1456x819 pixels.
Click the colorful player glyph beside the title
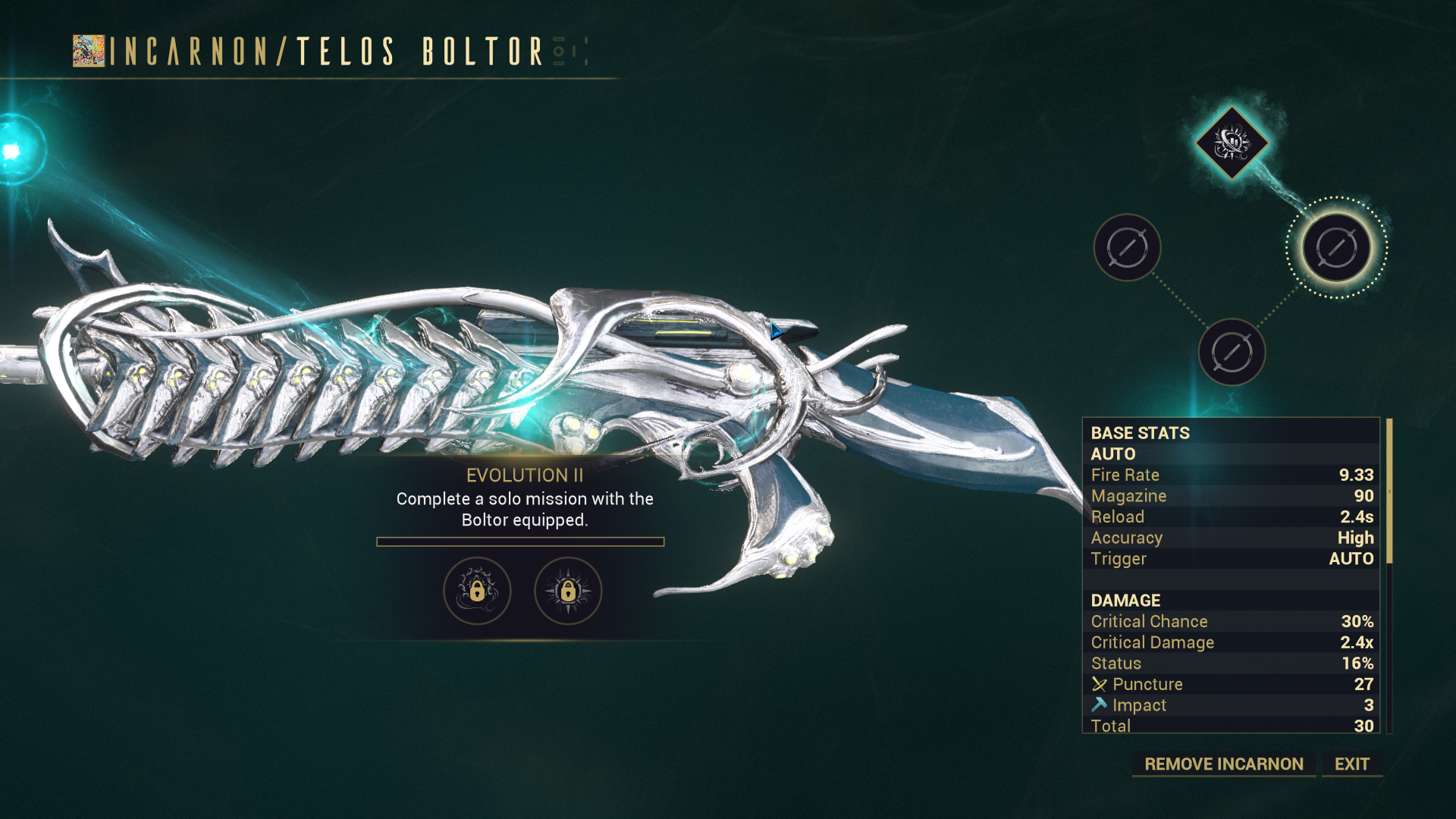pyautogui.click(x=89, y=51)
